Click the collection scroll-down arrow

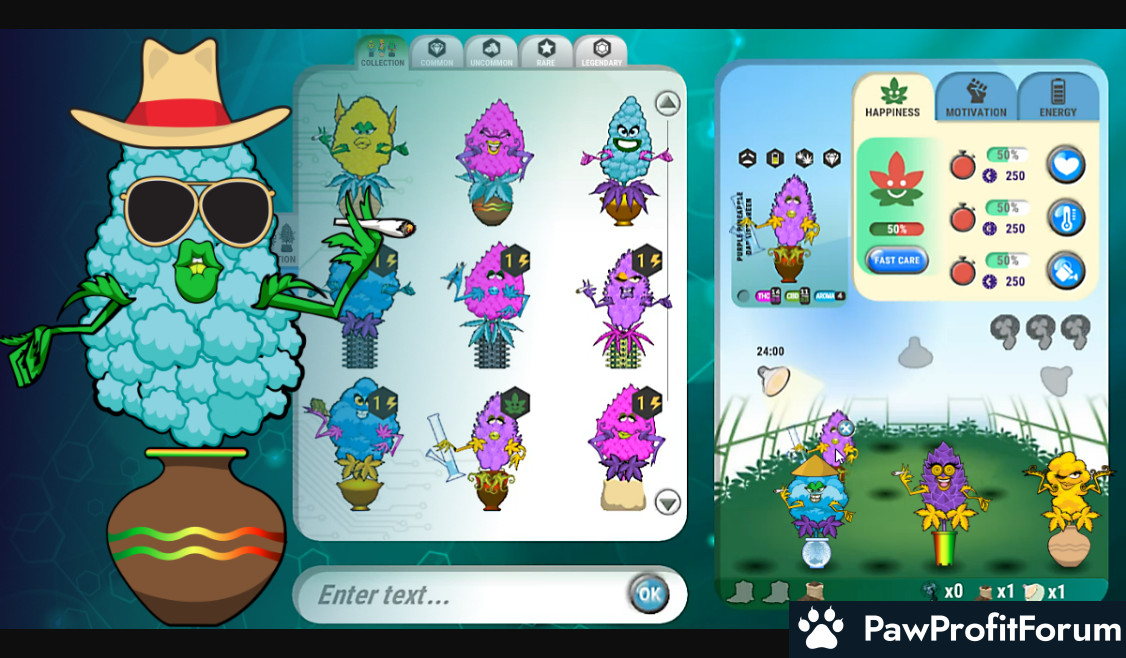[x=667, y=502]
